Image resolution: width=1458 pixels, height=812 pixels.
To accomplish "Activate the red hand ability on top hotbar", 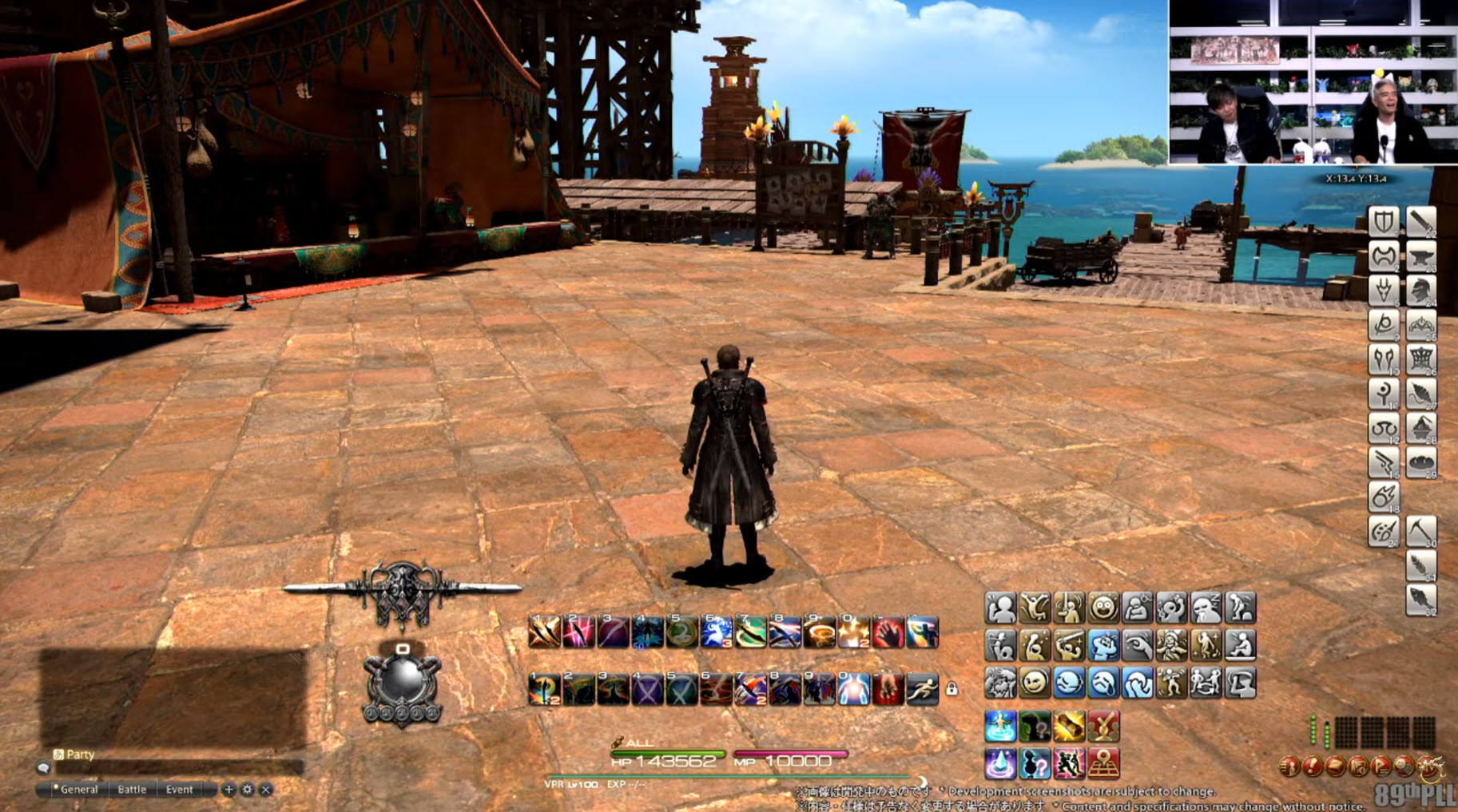I will point(888,633).
